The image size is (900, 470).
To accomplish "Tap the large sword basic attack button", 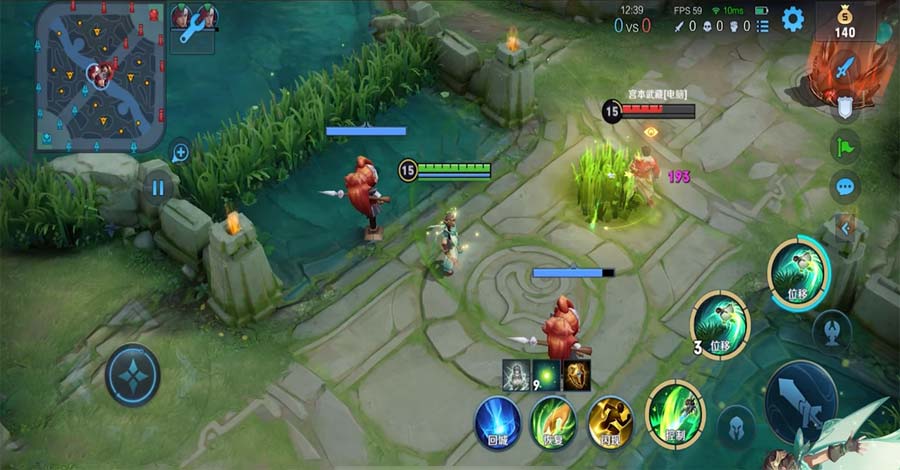I will pyautogui.click(x=800, y=400).
